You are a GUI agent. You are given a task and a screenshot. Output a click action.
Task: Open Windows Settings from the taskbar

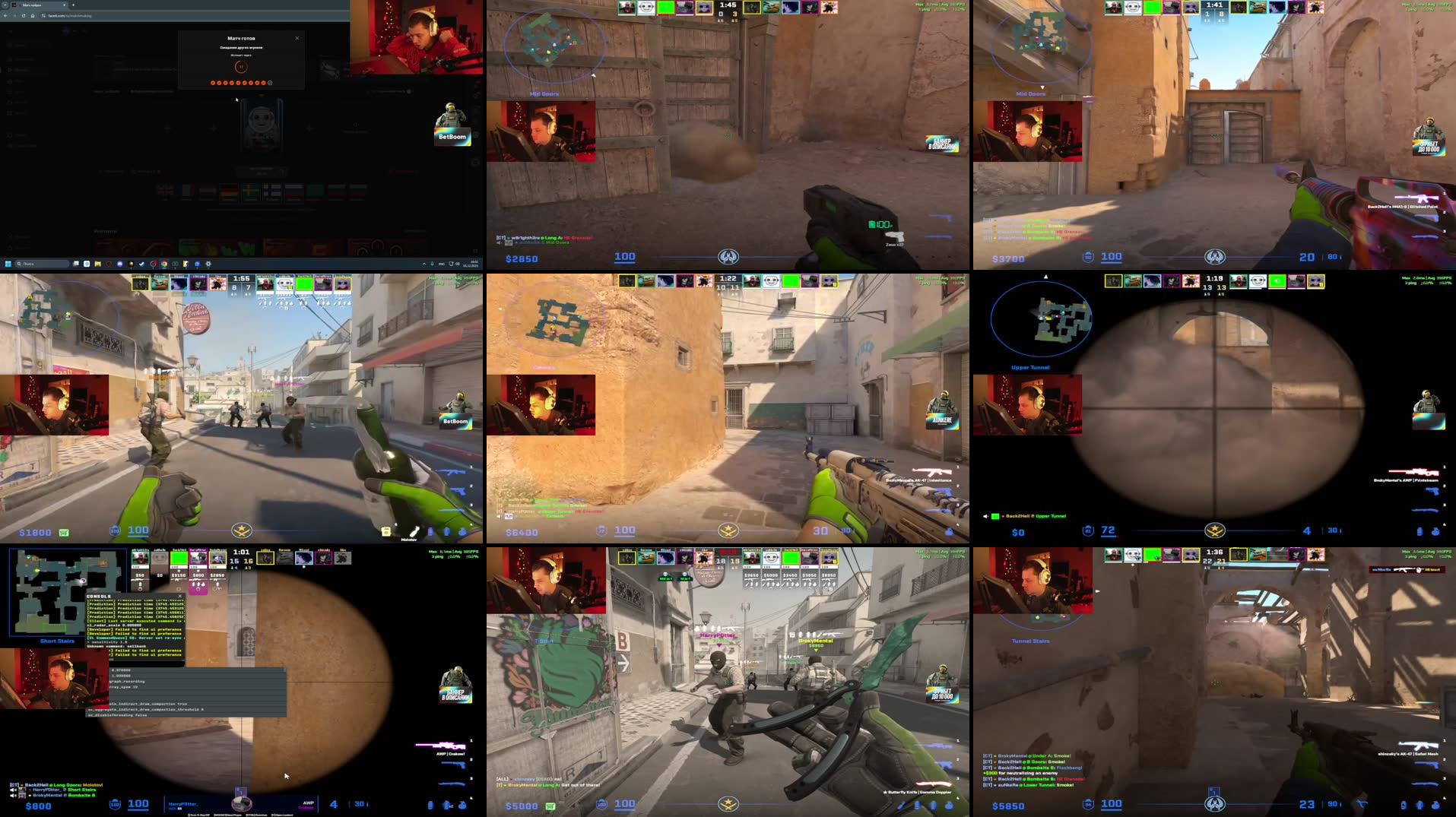pyautogui.click(x=208, y=264)
